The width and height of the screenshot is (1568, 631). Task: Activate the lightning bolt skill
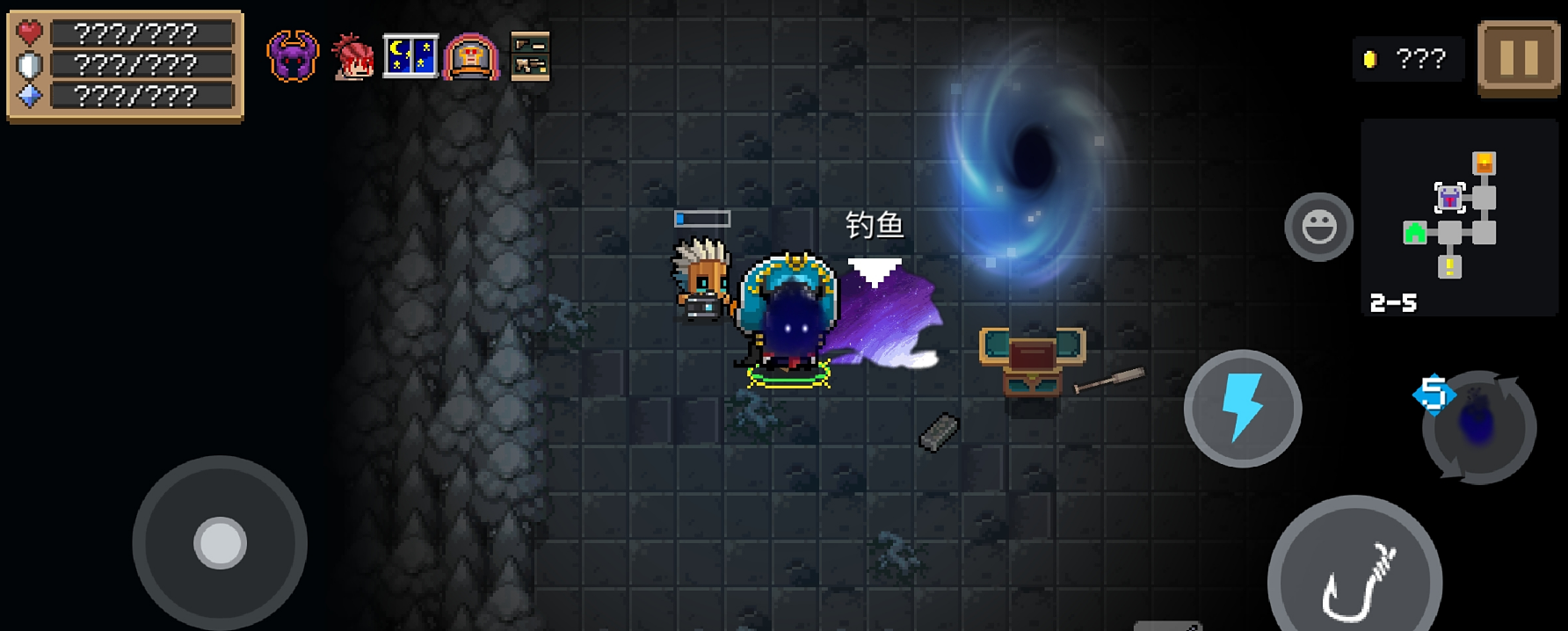[1242, 409]
